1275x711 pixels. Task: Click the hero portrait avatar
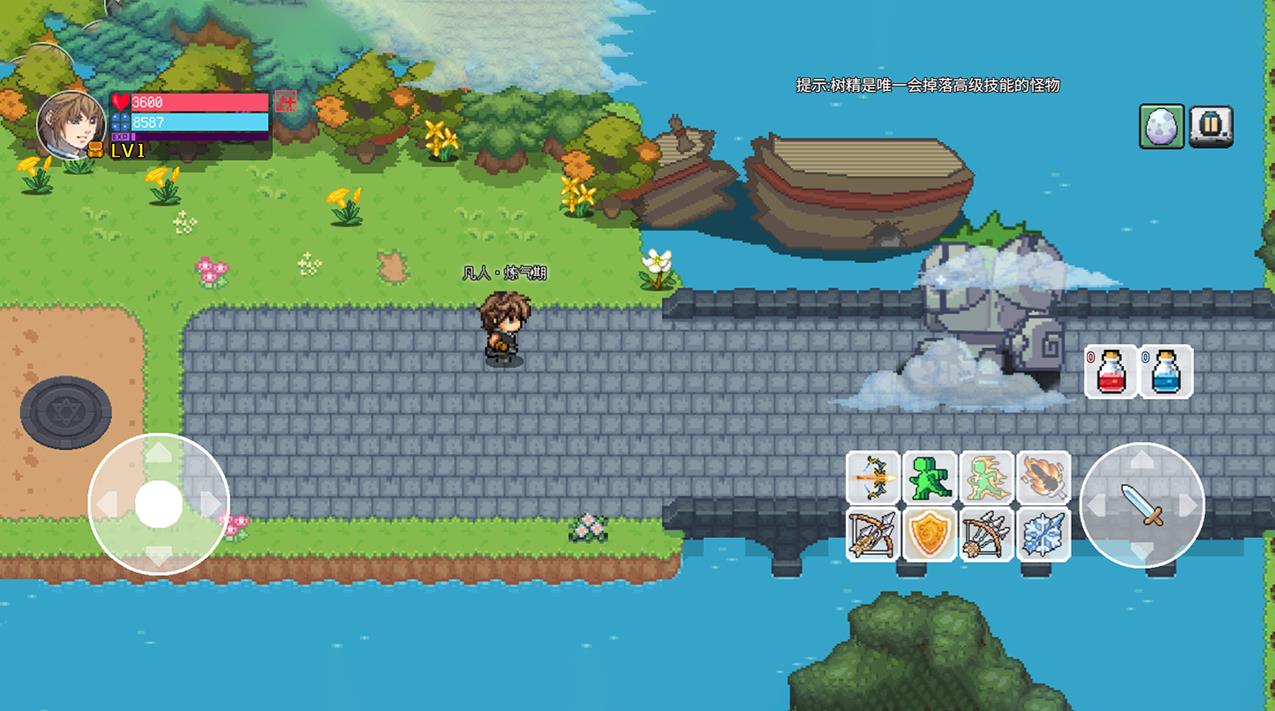click(71, 124)
